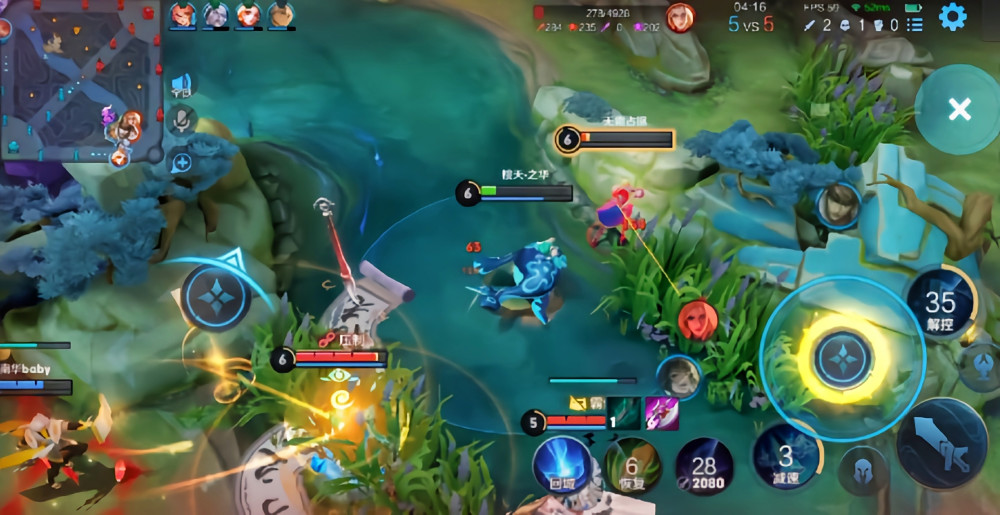Buy the purple axe recommended item
The image size is (1000, 515).
coord(661,413)
